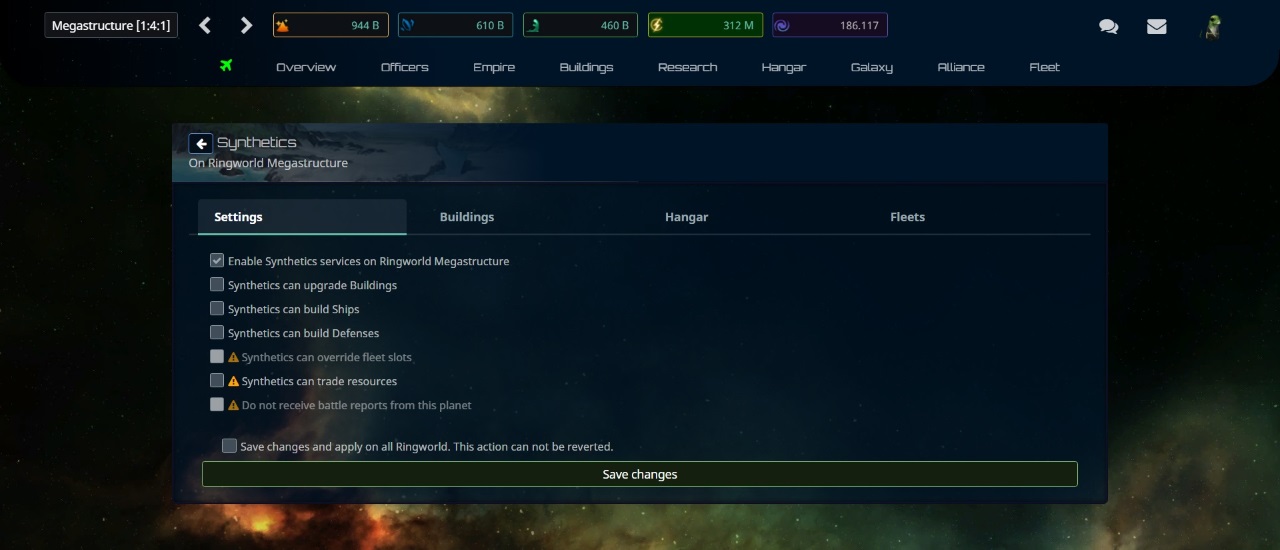The height and width of the screenshot is (550, 1280).
Task: Switch to the Synthetics Buildings tab
Action: (x=467, y=217)
